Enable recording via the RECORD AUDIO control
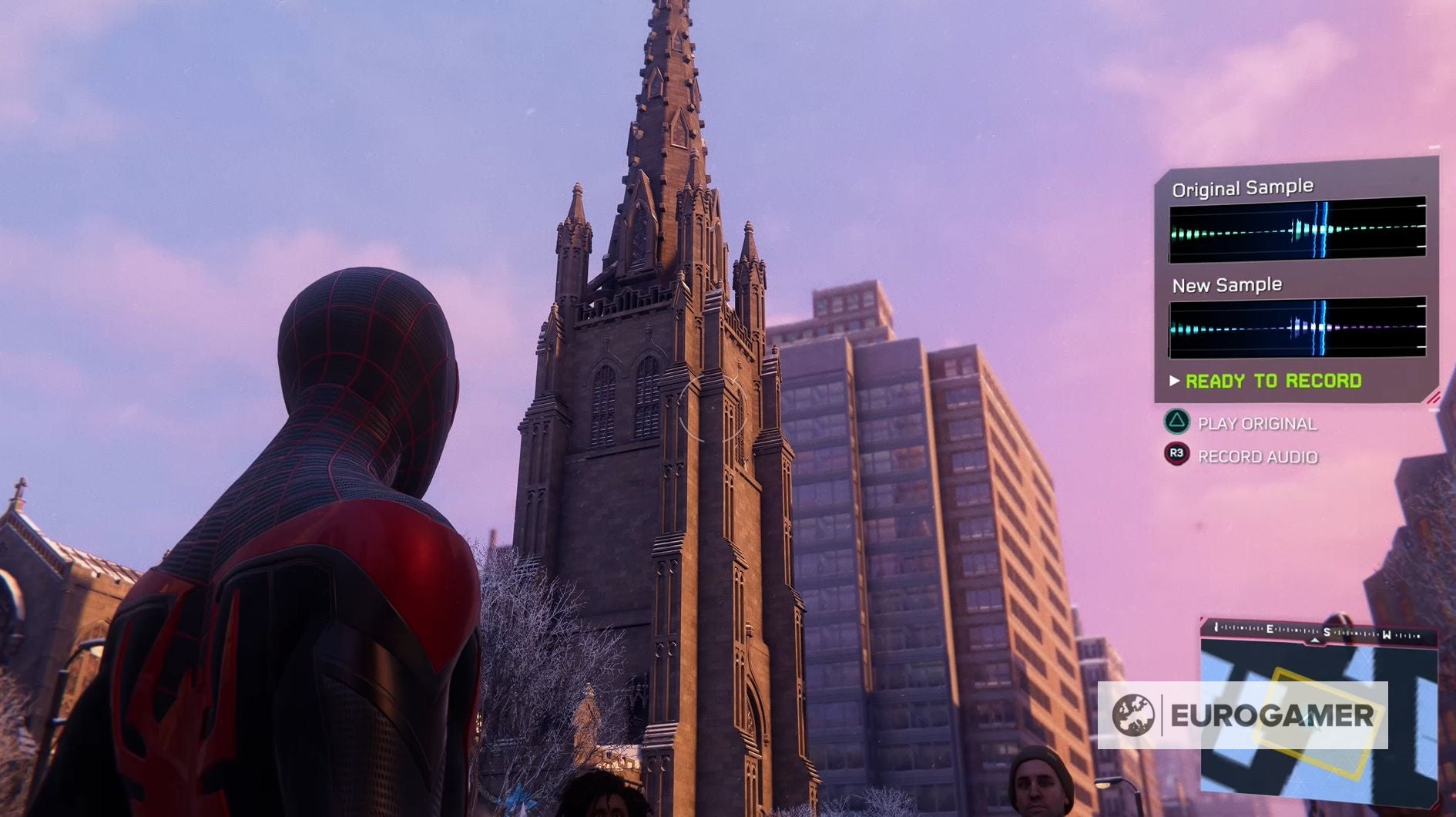 [1256, 456]
